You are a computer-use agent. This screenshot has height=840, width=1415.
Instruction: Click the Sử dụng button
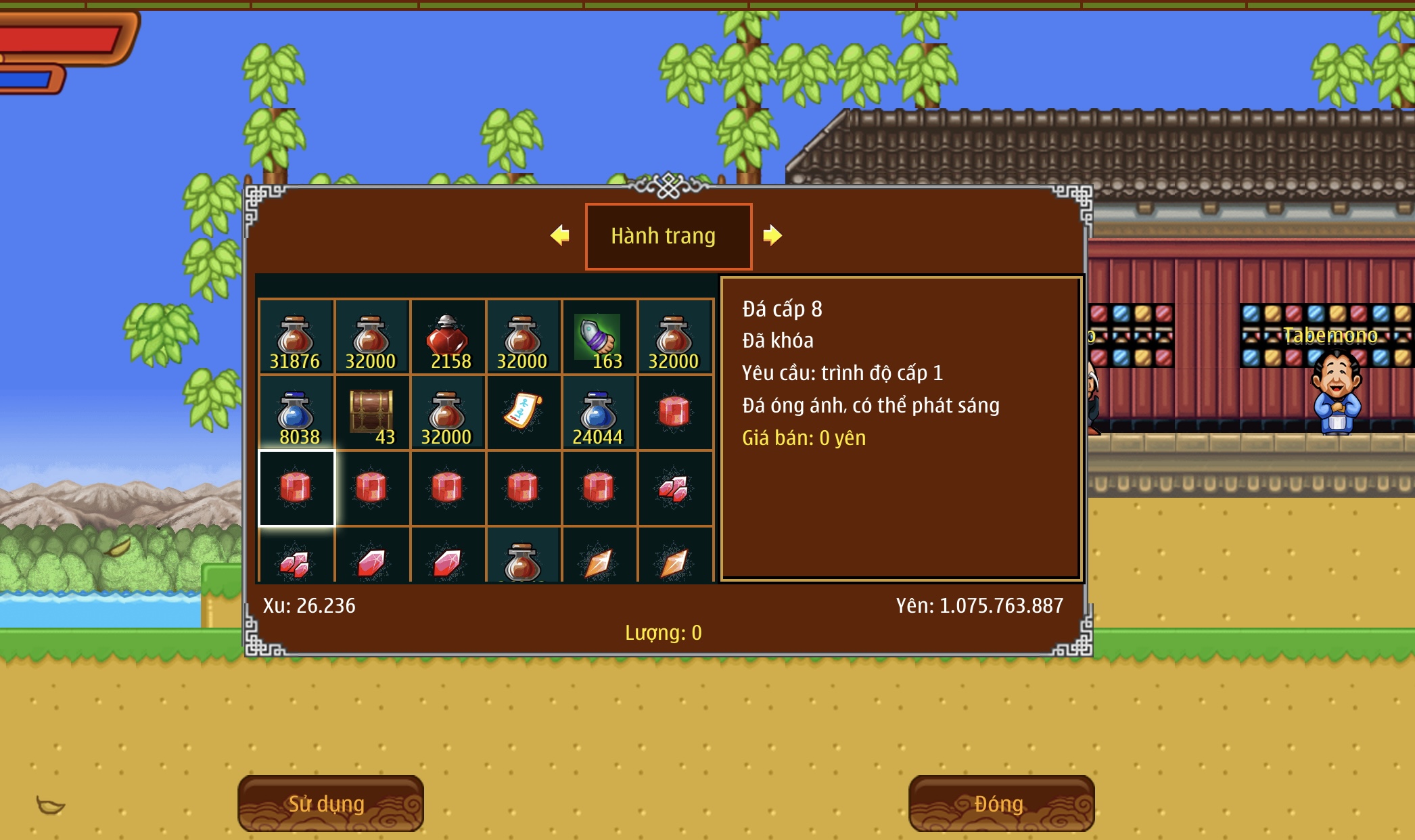(x=330, y=803)
